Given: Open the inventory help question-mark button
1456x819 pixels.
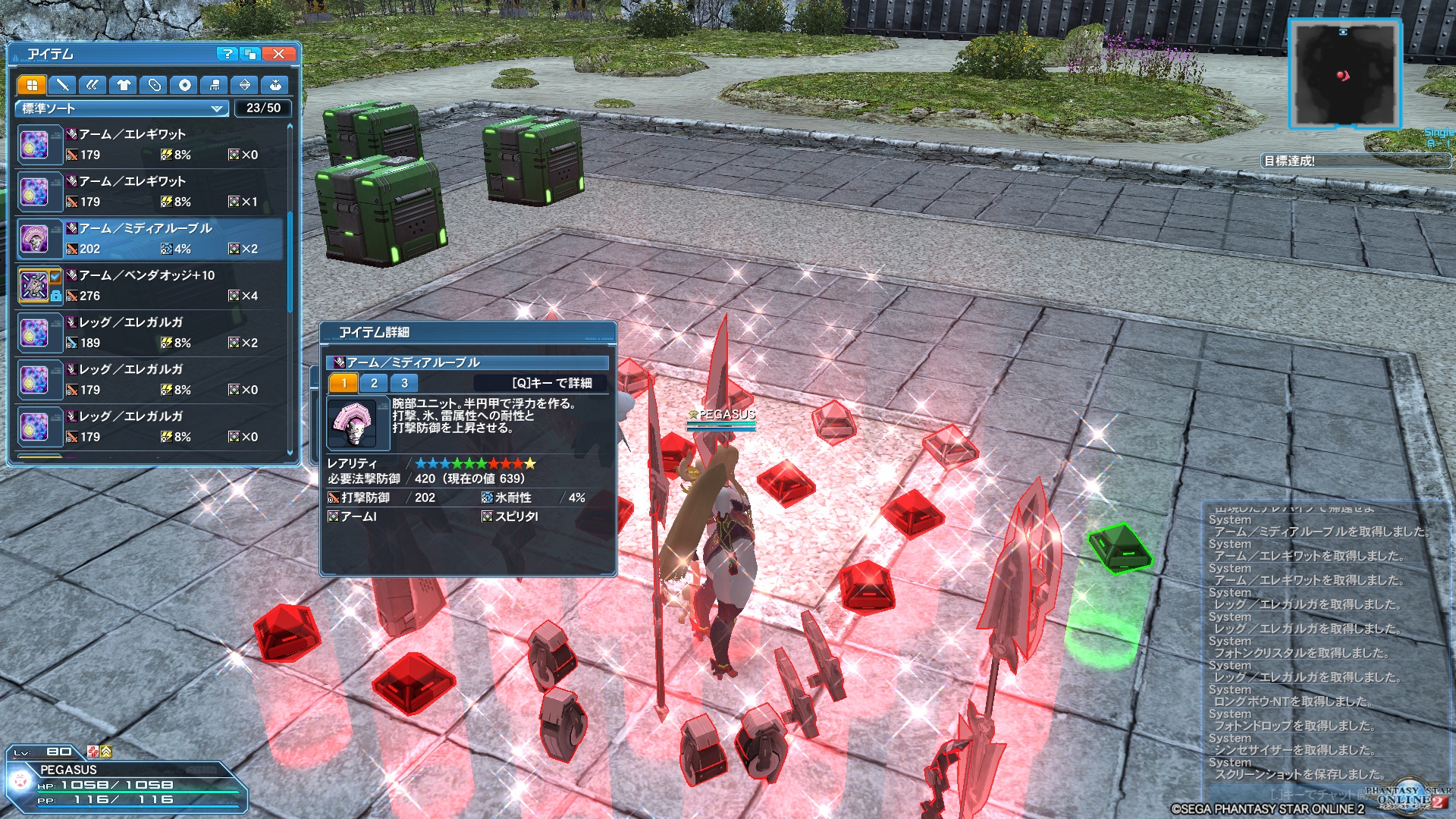Looking at the screenshot, I should click(x=226, y=54).
